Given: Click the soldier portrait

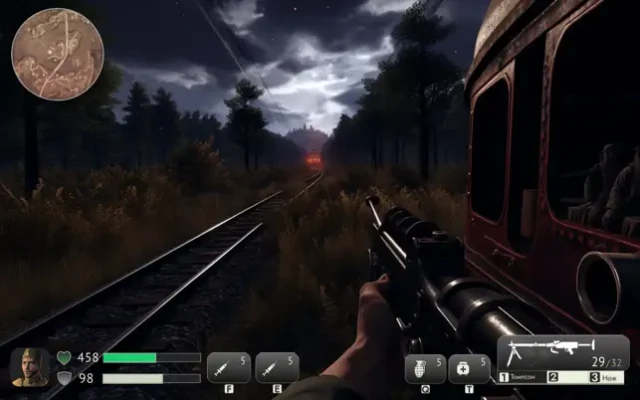Looking at the screenshot, I should coord(29,367).
